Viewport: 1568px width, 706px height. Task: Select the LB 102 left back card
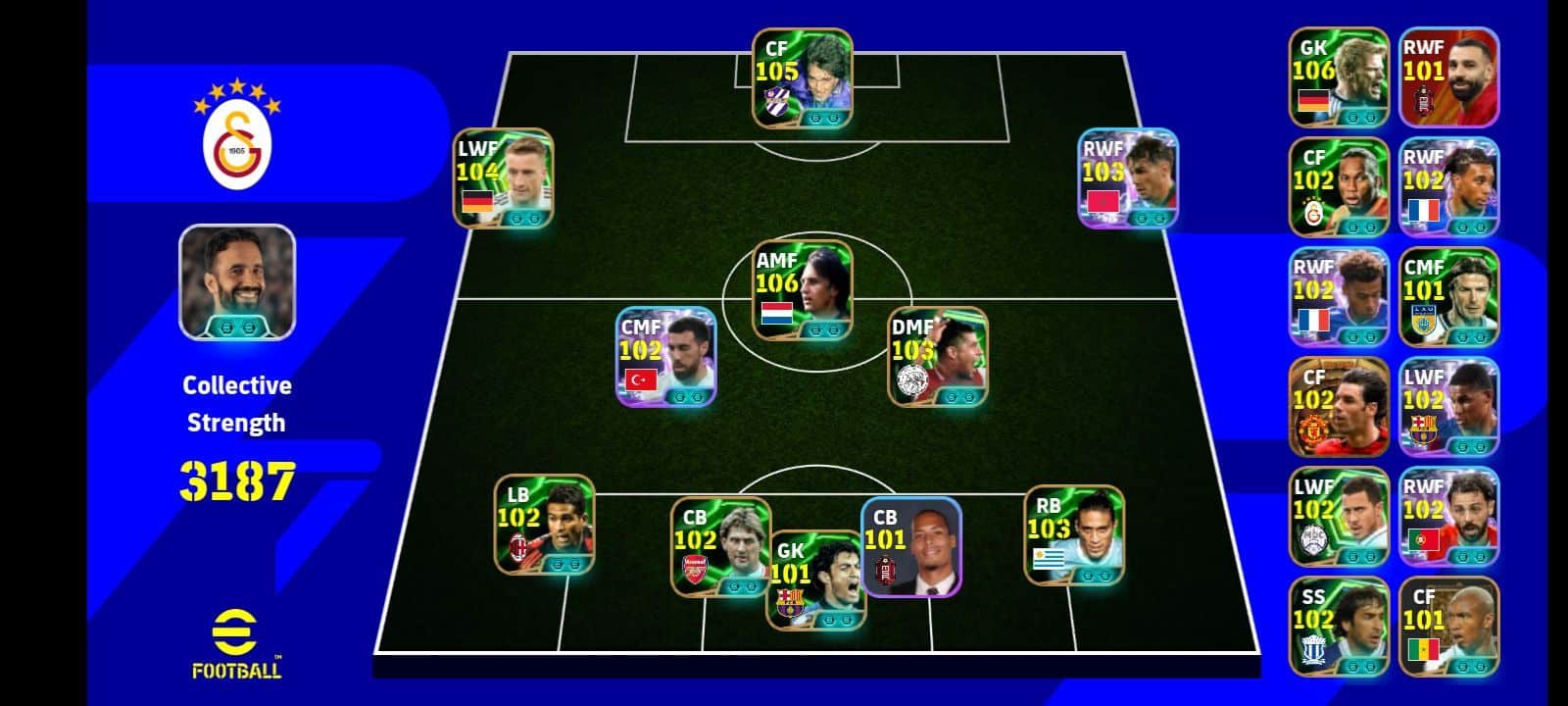tap(544, 525)
